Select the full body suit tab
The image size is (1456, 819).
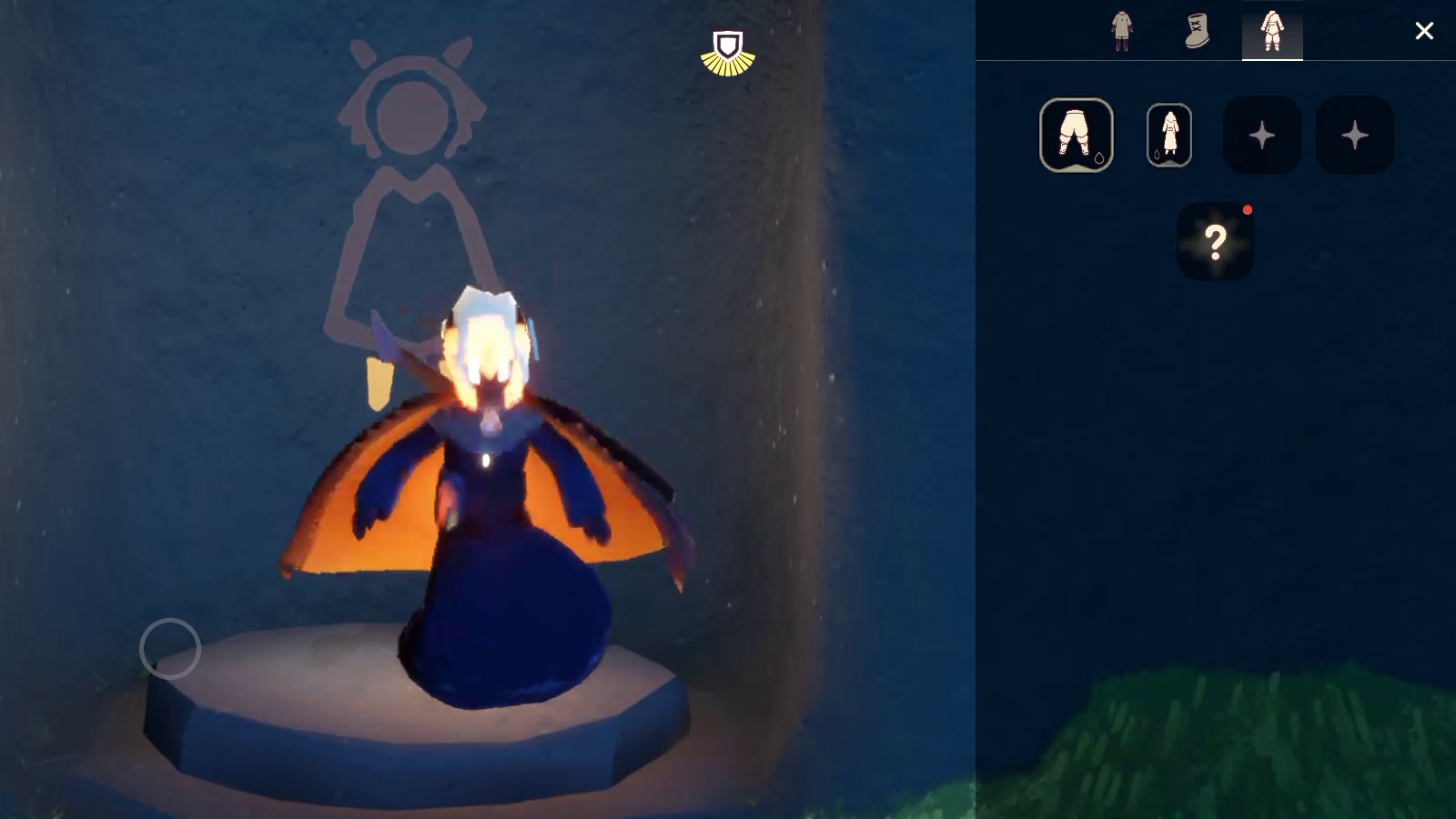(1272, 31)
